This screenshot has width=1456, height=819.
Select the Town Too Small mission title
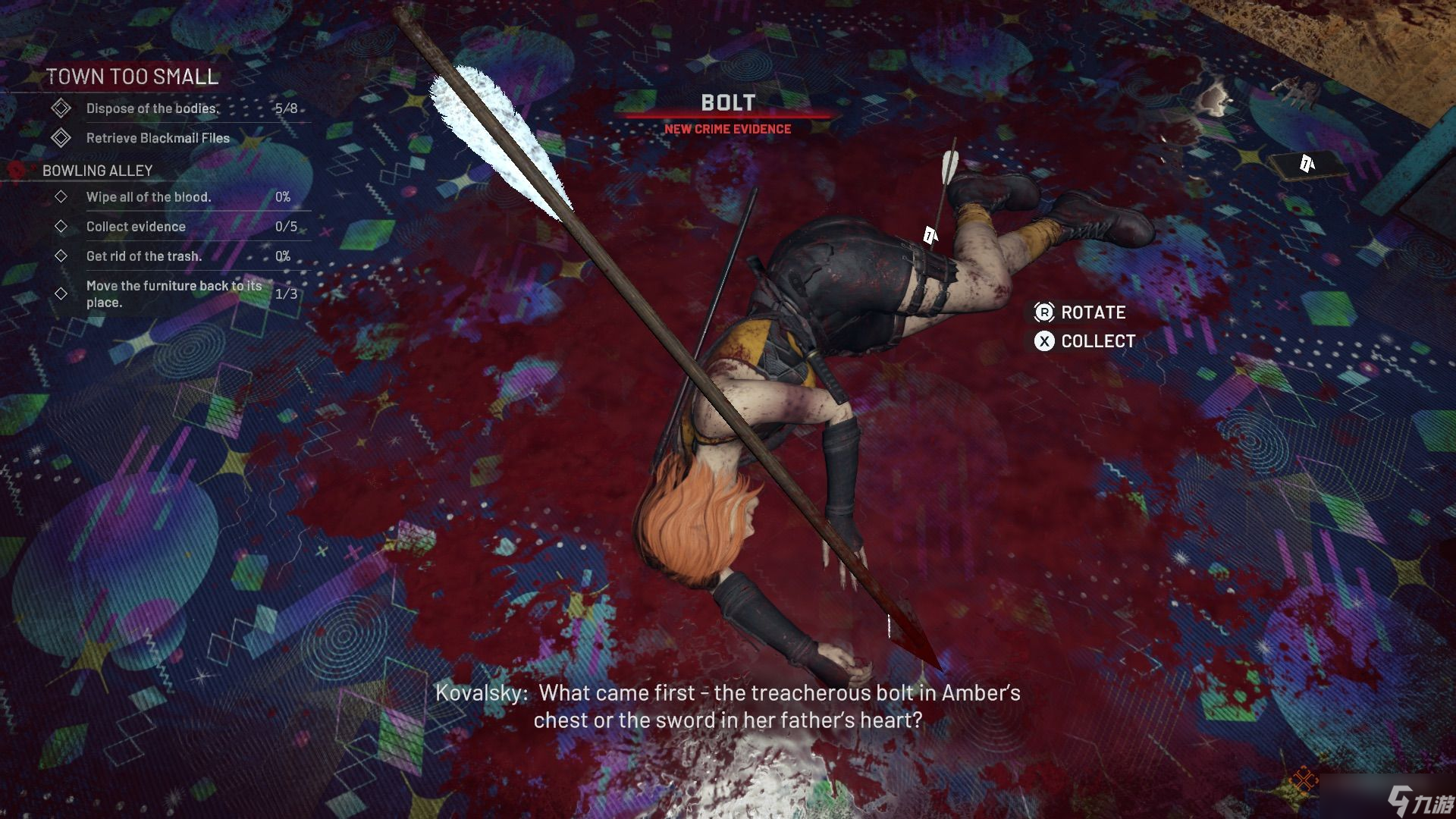pyautogui.click(x=132, y=77)
